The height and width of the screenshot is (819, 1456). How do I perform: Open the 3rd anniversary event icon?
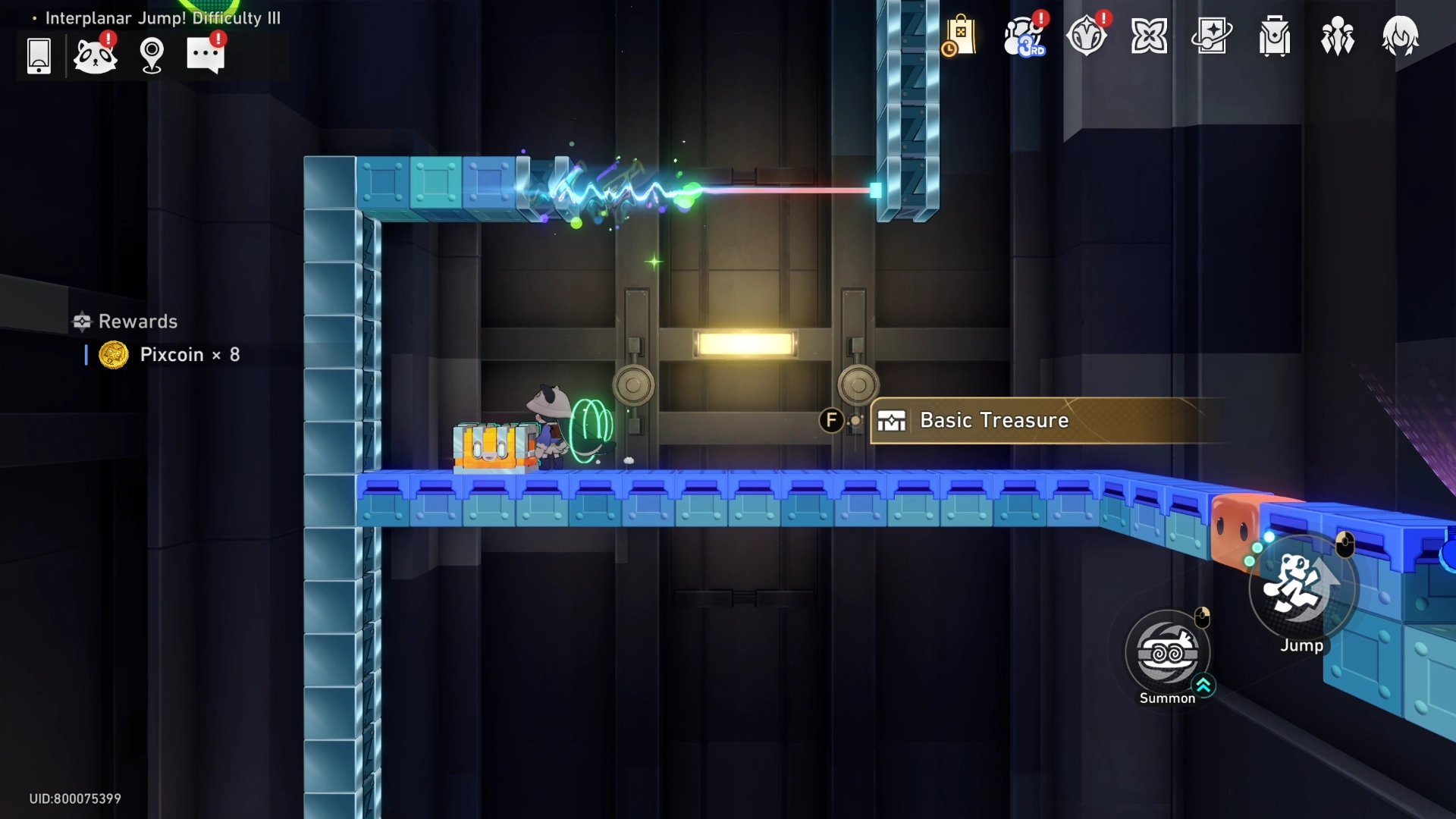pyautogui.click(x=1024, y=36)
